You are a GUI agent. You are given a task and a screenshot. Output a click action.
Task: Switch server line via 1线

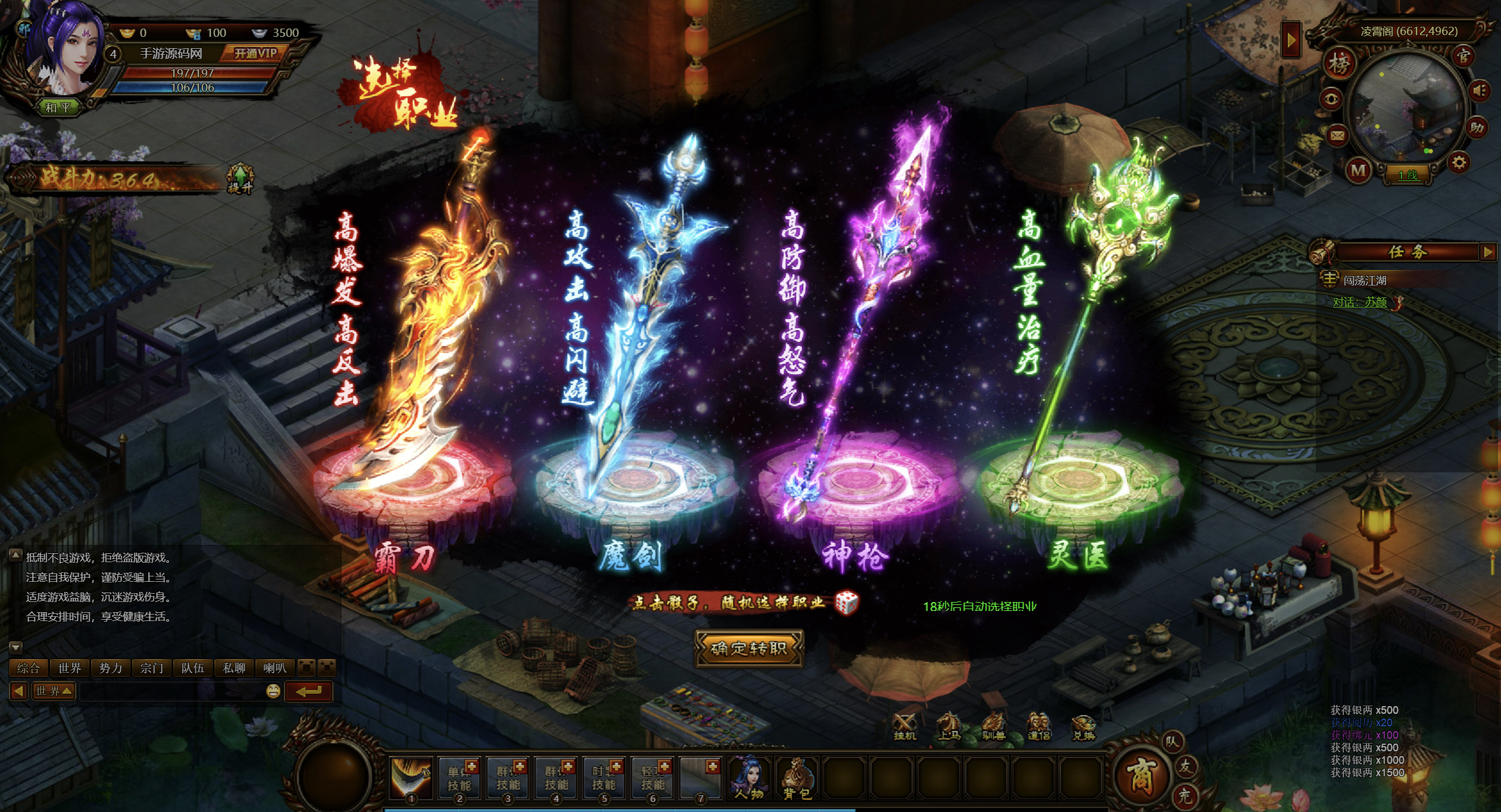tap(1408, 175)
